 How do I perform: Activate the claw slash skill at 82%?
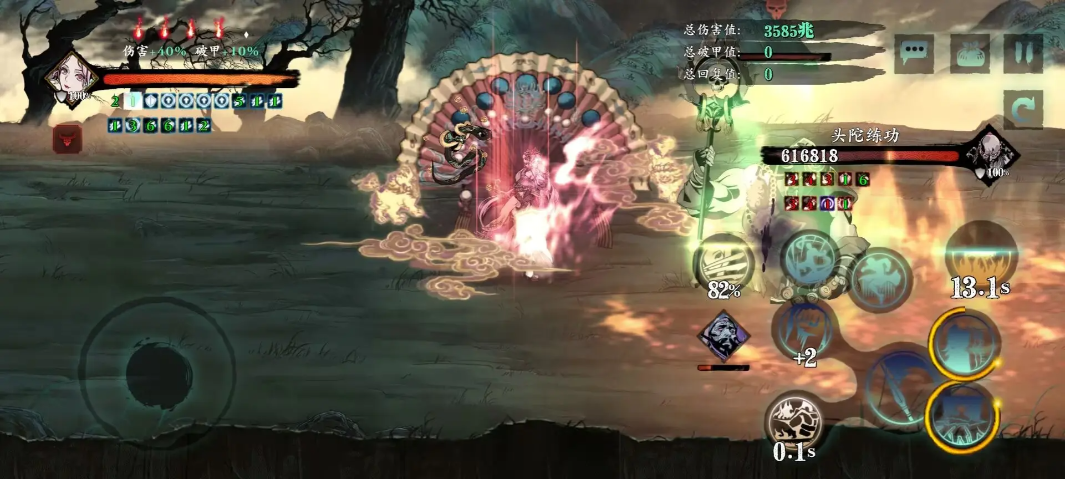[x=723, y=263]
